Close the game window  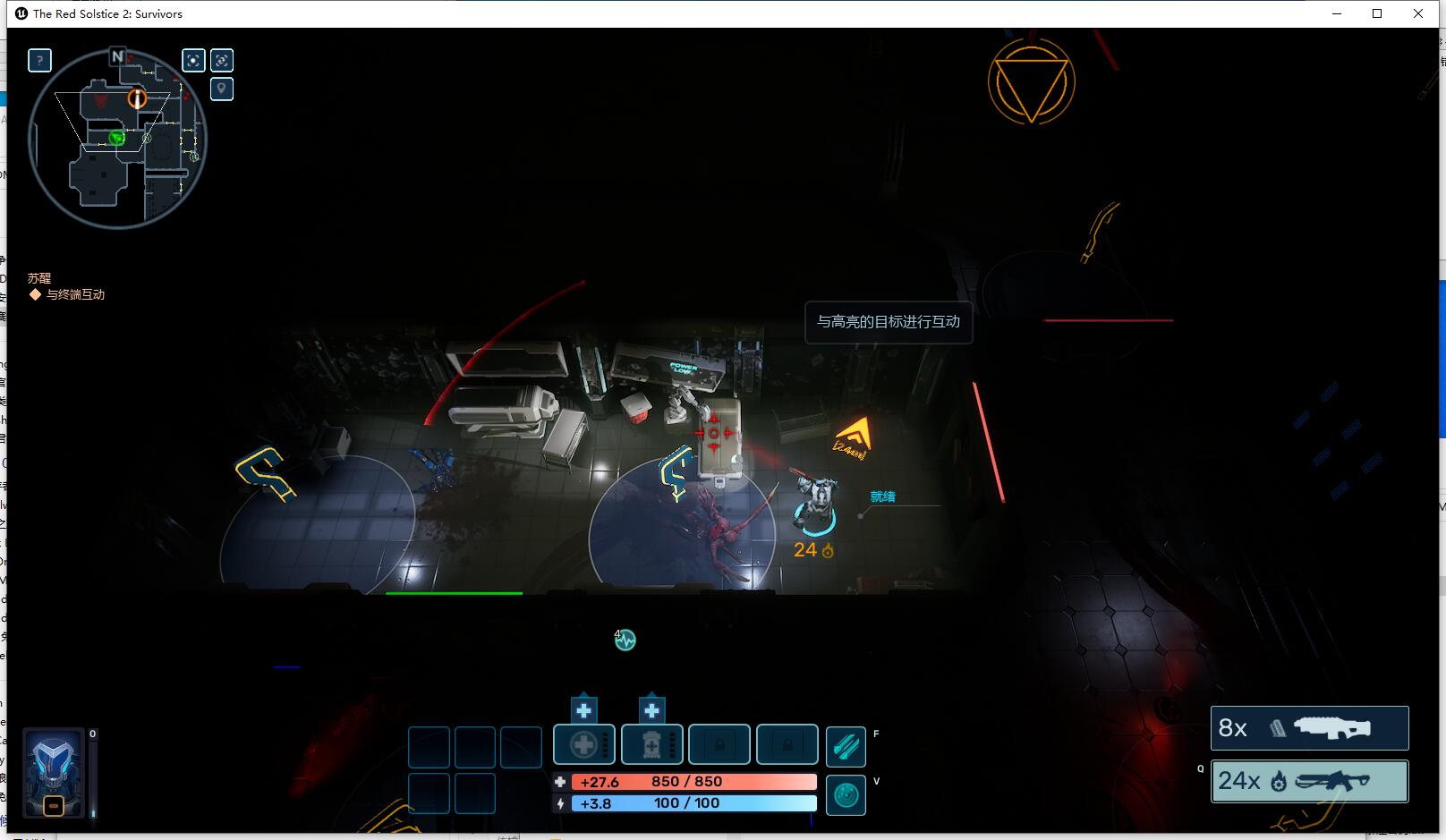point(1418,13)
